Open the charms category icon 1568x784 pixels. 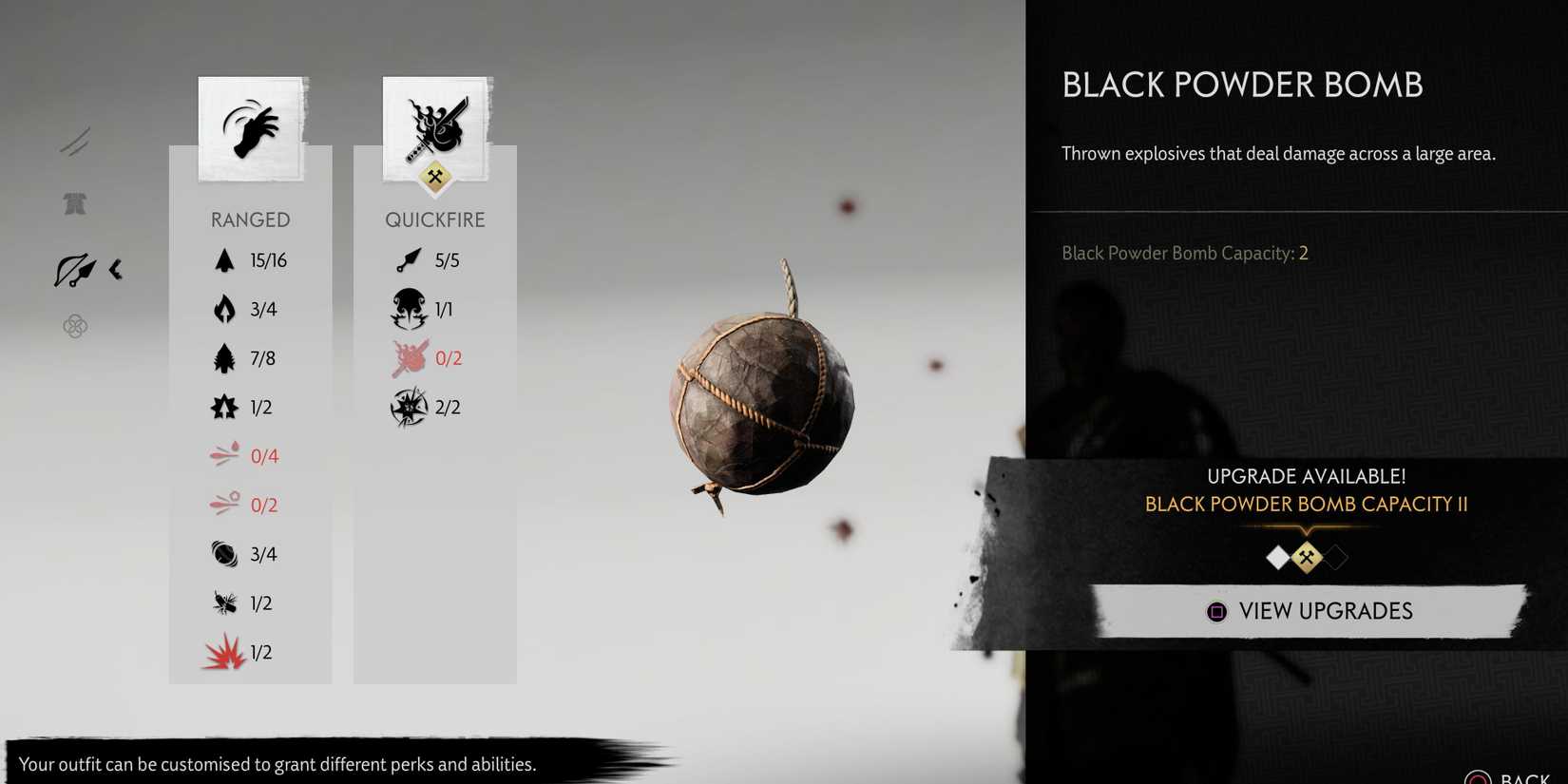75,326
